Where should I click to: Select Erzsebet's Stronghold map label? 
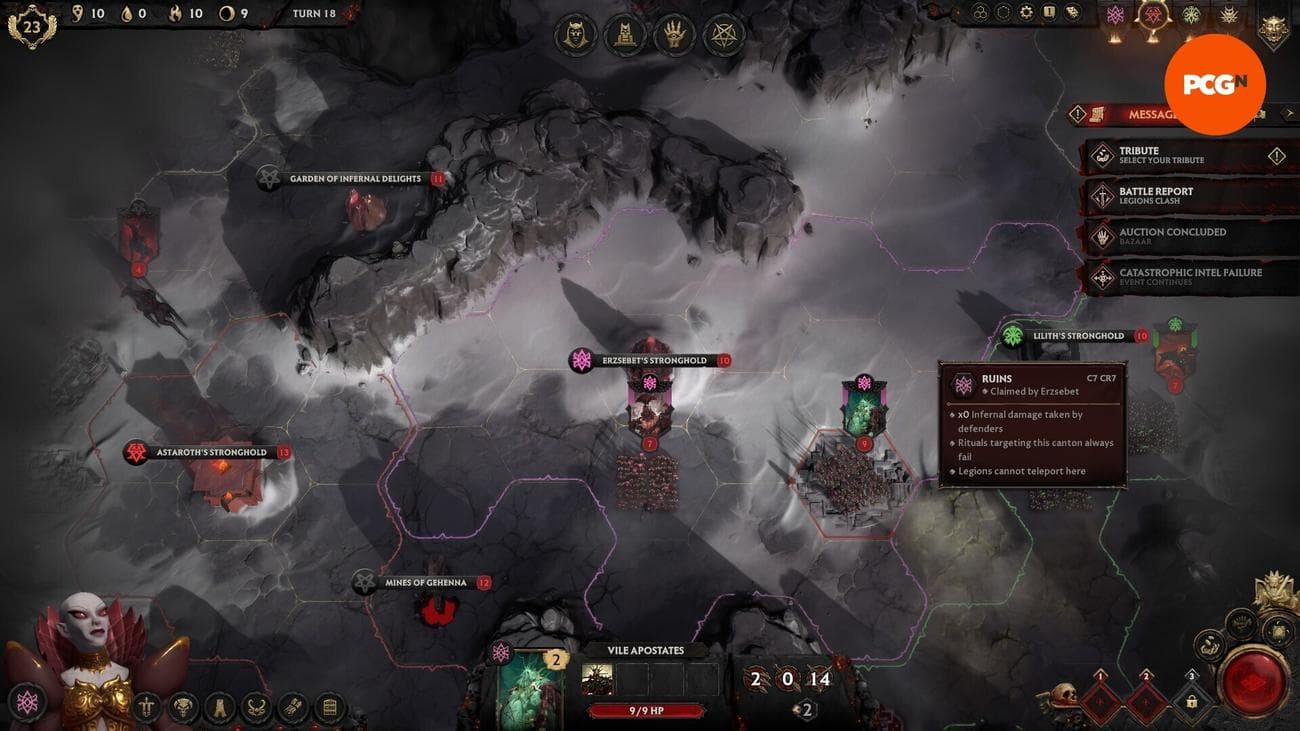654,360
